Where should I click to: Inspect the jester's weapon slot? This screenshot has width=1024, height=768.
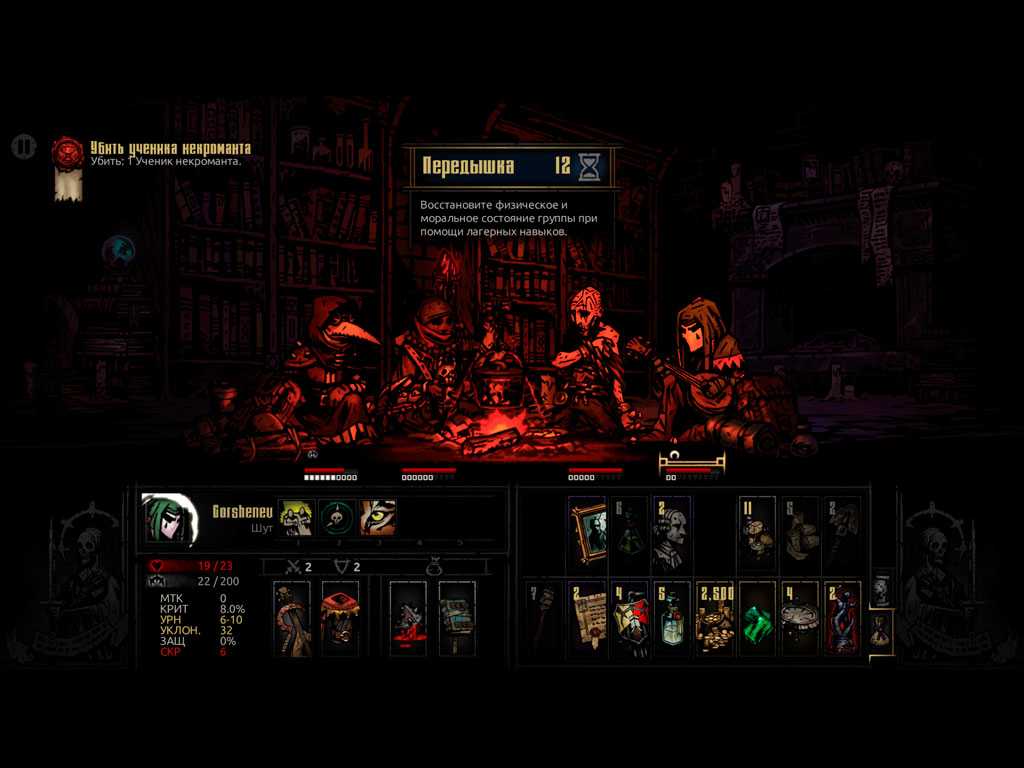coord(292,618)
